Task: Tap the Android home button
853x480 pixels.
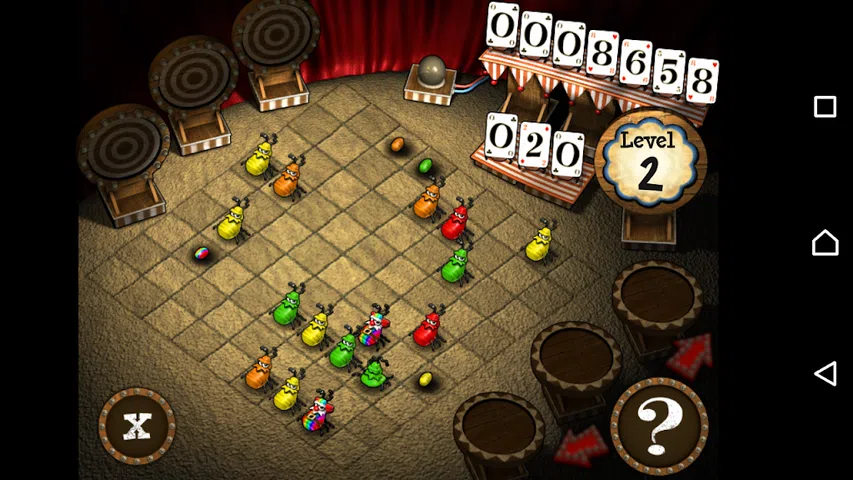Action: pyautogui.click(x=825, y=241)
